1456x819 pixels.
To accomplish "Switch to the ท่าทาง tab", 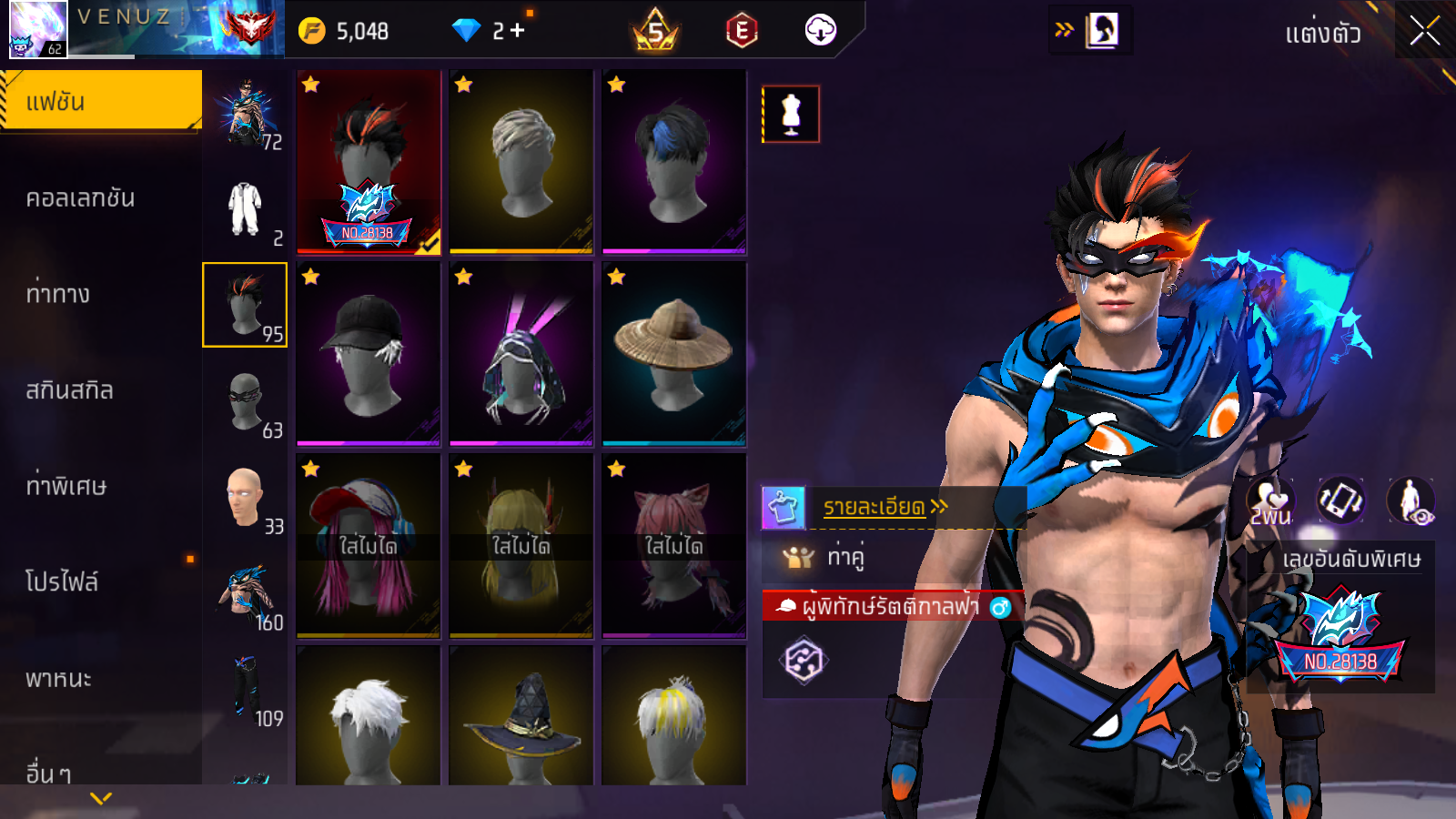I will (x=58, y=294).
